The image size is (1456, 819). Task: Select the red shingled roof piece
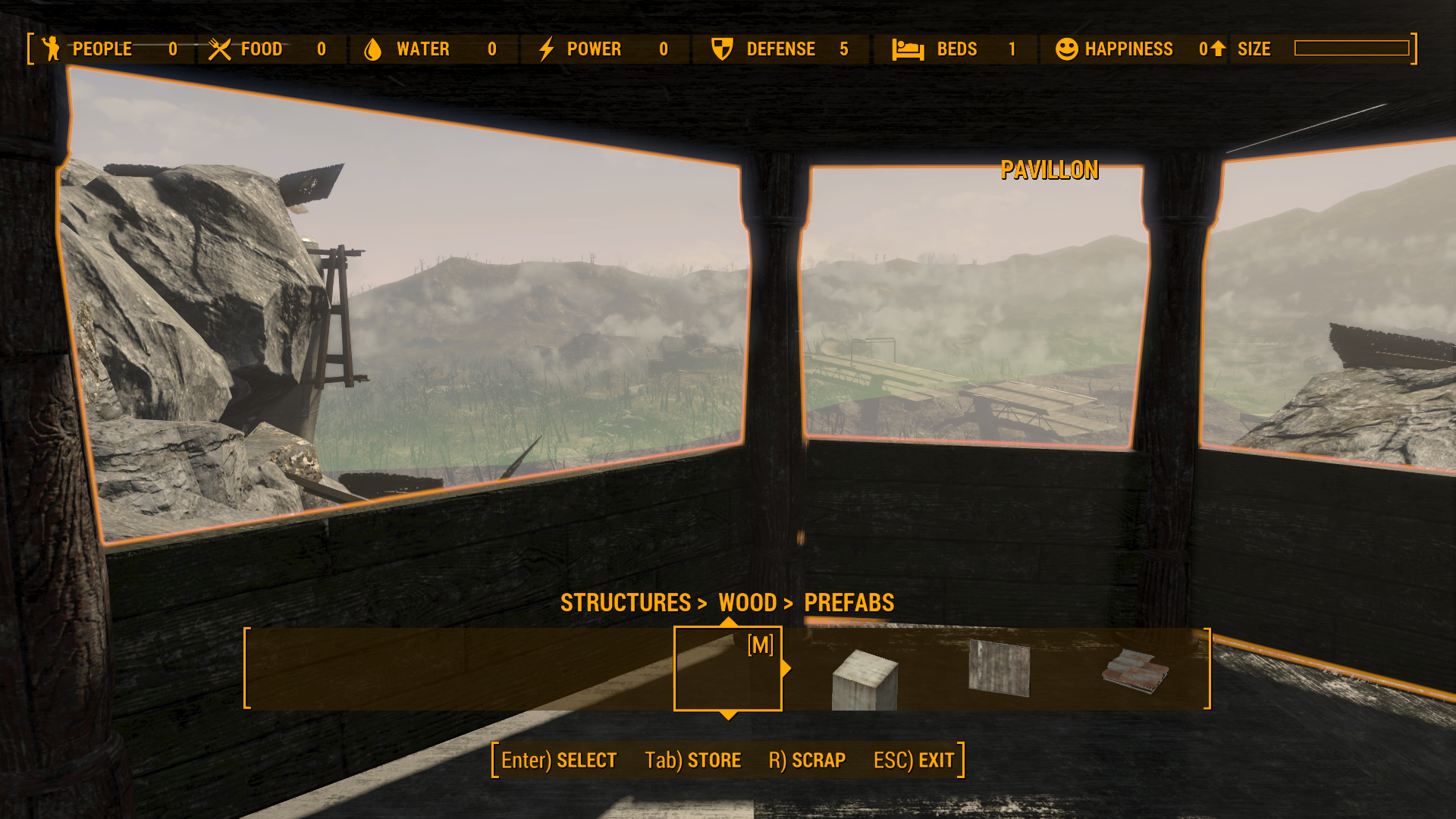1134,671
